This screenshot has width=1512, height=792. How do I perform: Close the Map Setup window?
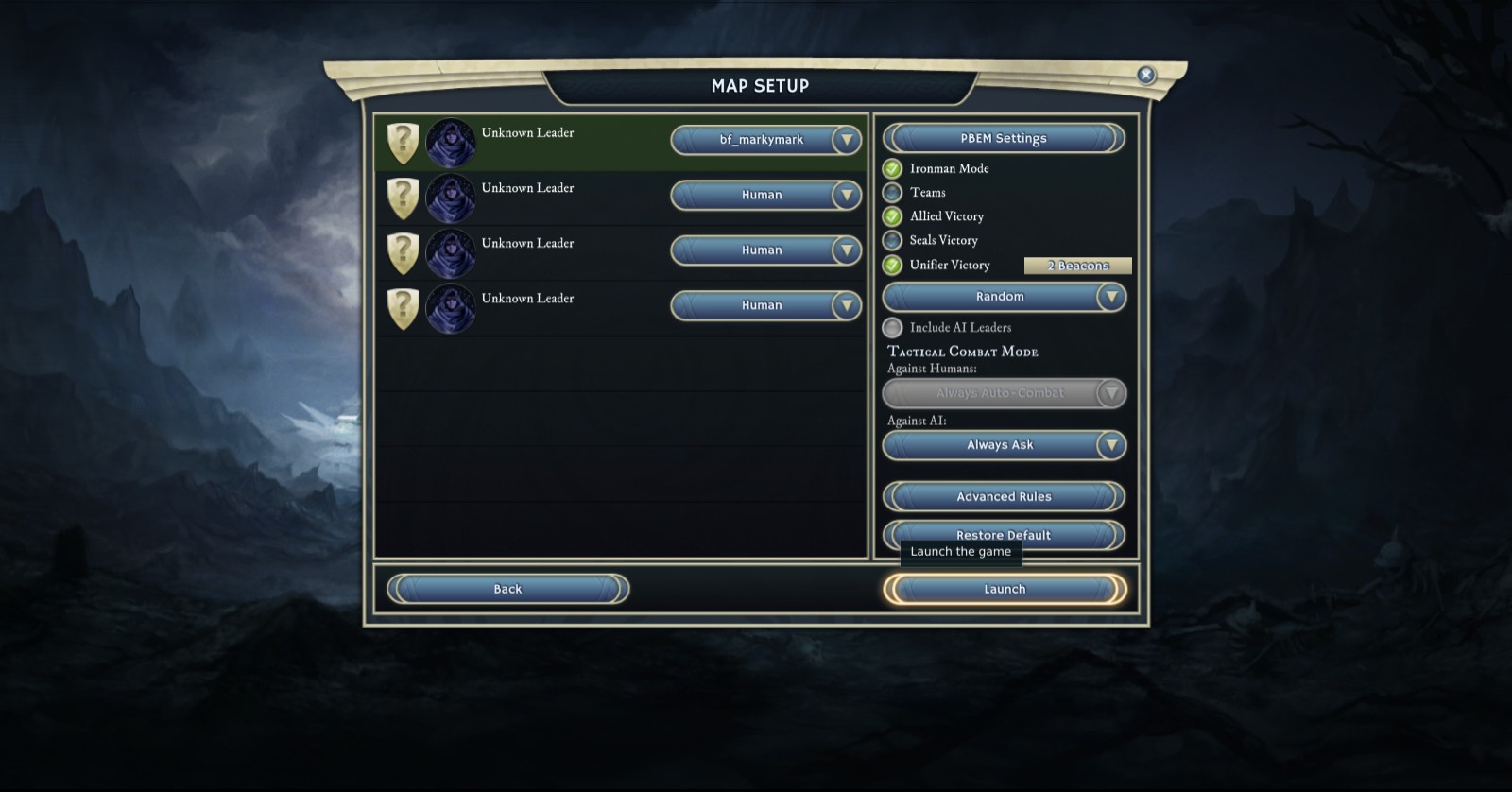click(x=1145, y=75)
